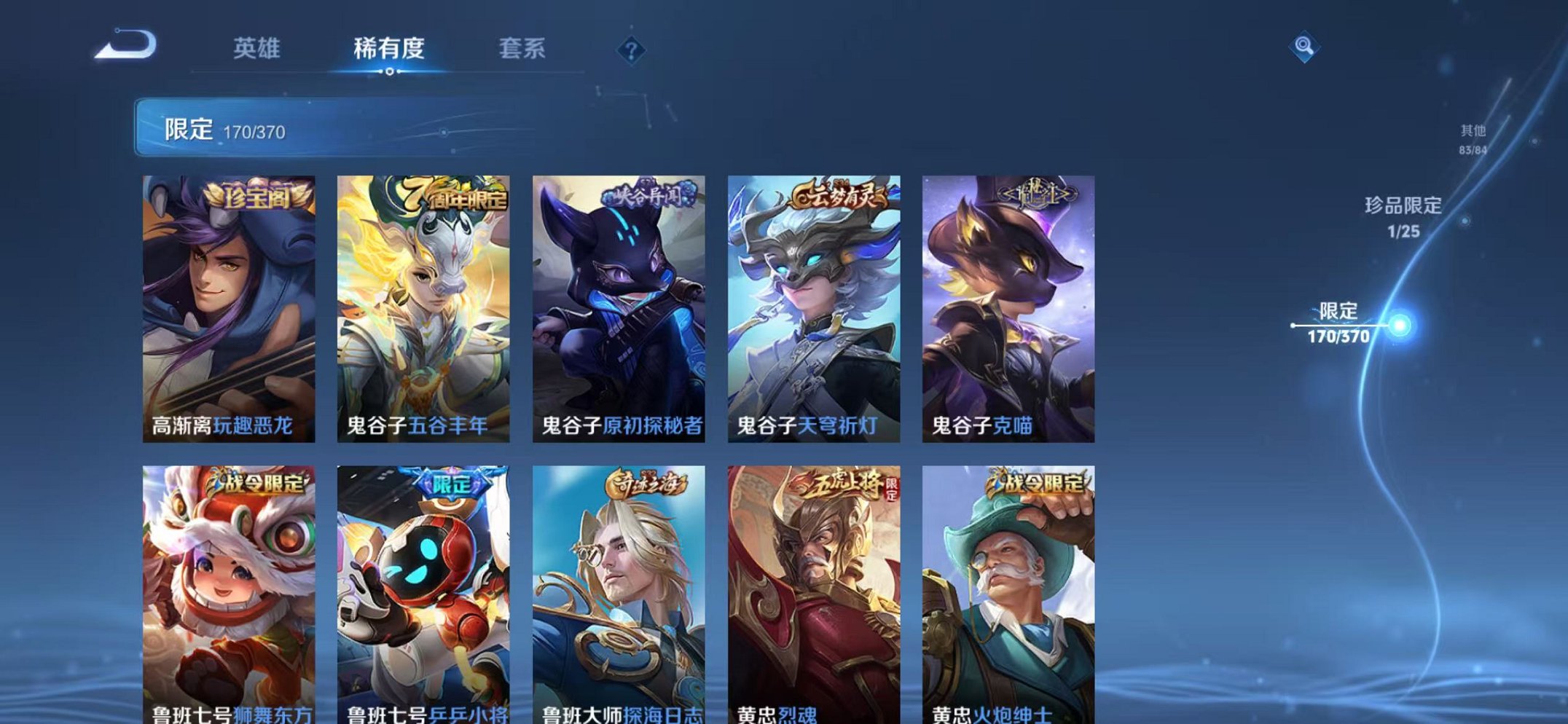Switch to the 套系 tab
1568x724 pixels.
coord(523,47)
